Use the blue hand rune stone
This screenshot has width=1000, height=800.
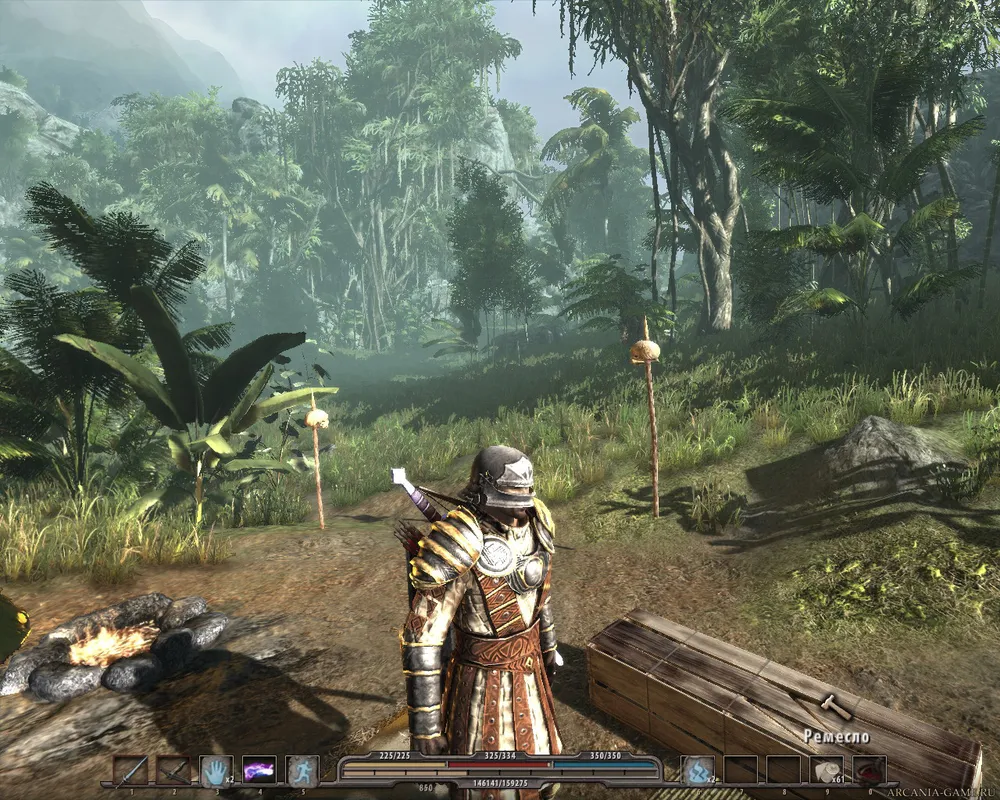[x=216, y=770]
